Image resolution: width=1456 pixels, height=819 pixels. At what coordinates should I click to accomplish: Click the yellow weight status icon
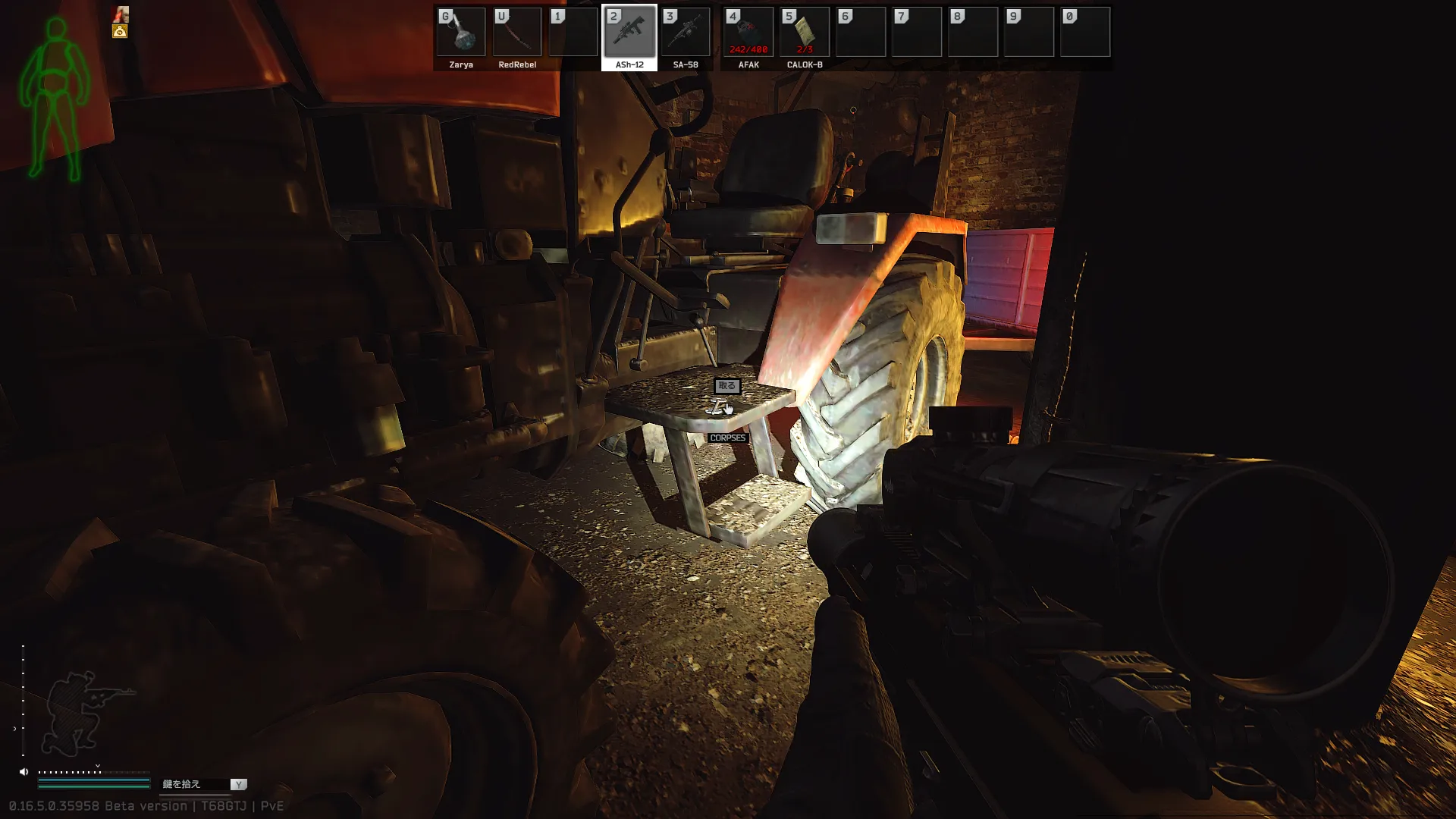pyautogui.click(x=120, y=31)
